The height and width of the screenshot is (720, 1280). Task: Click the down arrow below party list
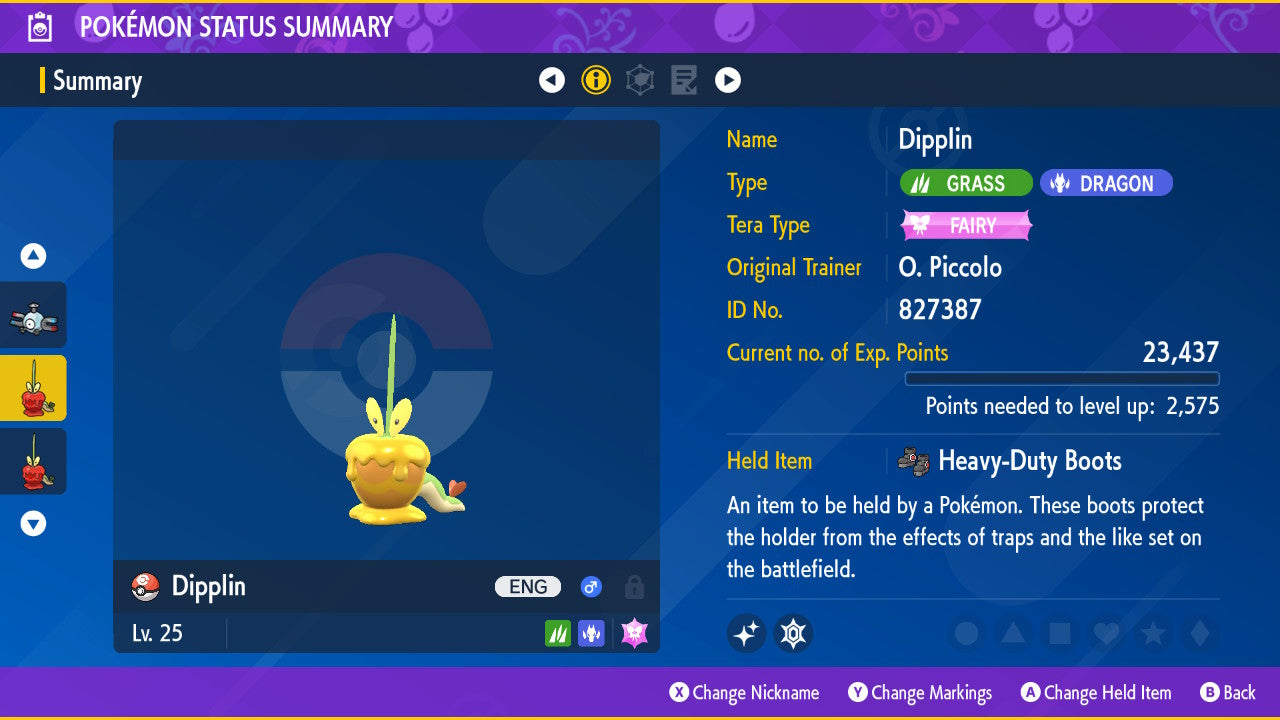click(x=34, y=523)
